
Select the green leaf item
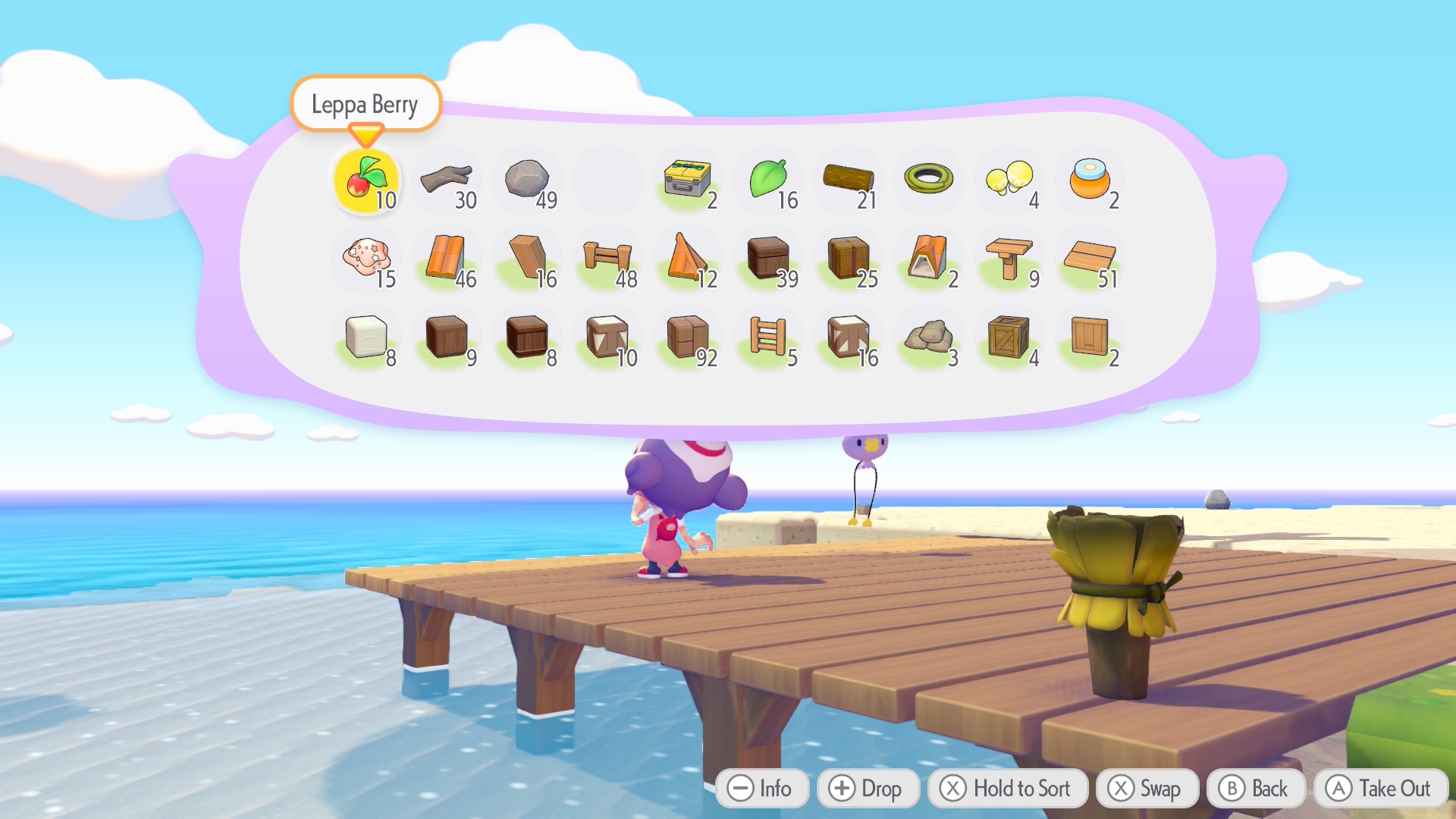click(x=769, y=180)
